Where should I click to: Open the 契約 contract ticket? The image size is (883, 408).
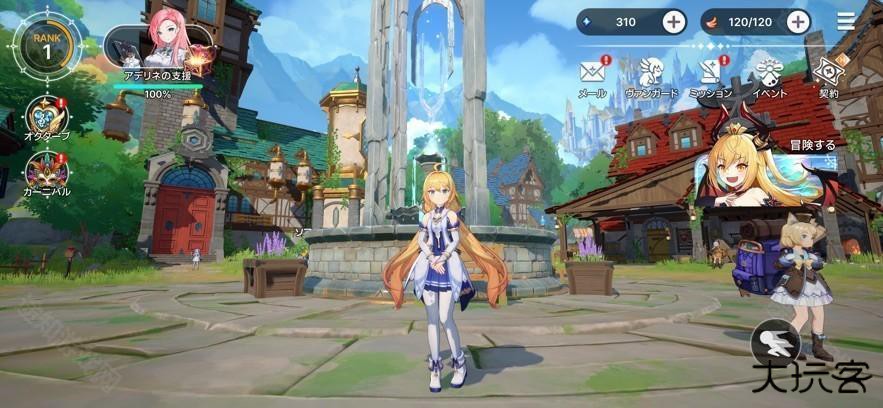828,74
